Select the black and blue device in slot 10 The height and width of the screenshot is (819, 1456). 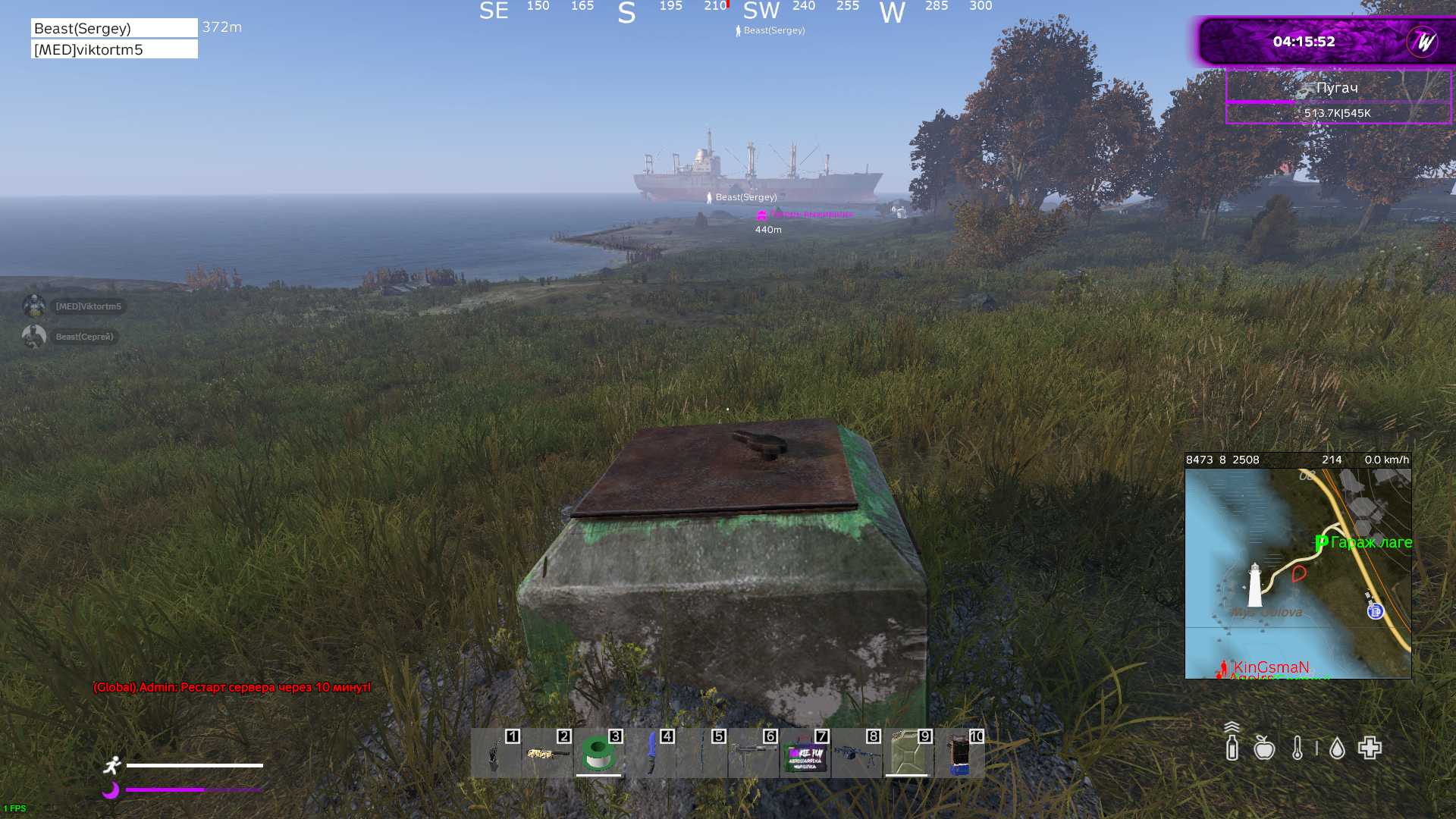coord(959,754)
